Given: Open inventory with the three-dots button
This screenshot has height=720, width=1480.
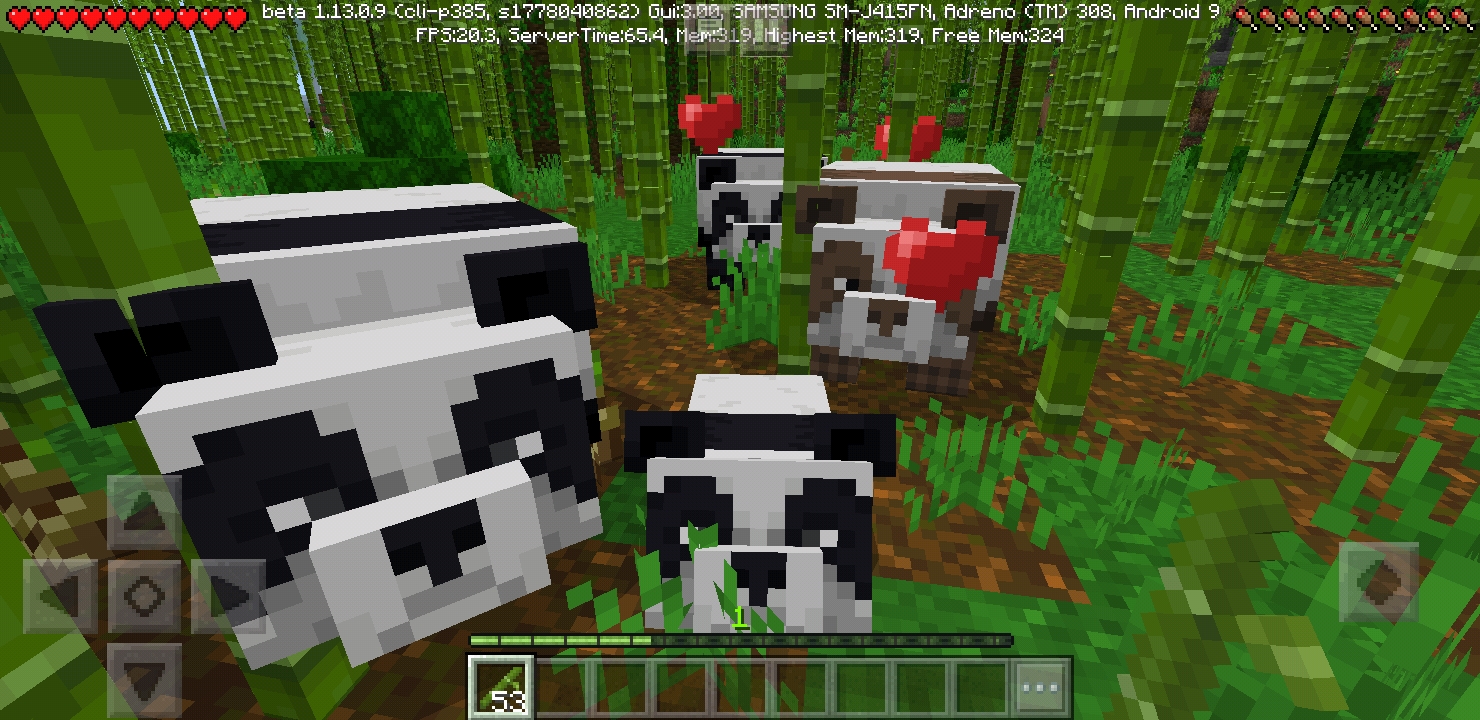Looking at the screenshot, I should tap(1040, 688).
